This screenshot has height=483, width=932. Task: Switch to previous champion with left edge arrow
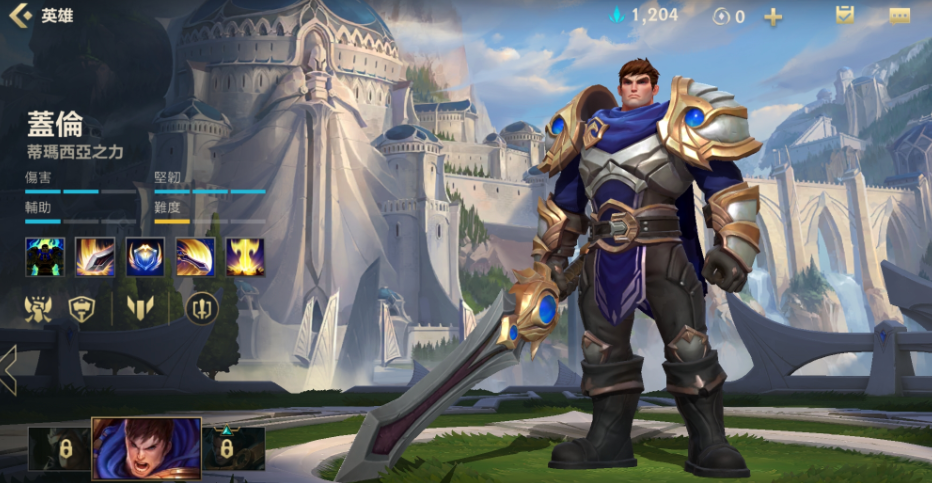tap(8, 370)
